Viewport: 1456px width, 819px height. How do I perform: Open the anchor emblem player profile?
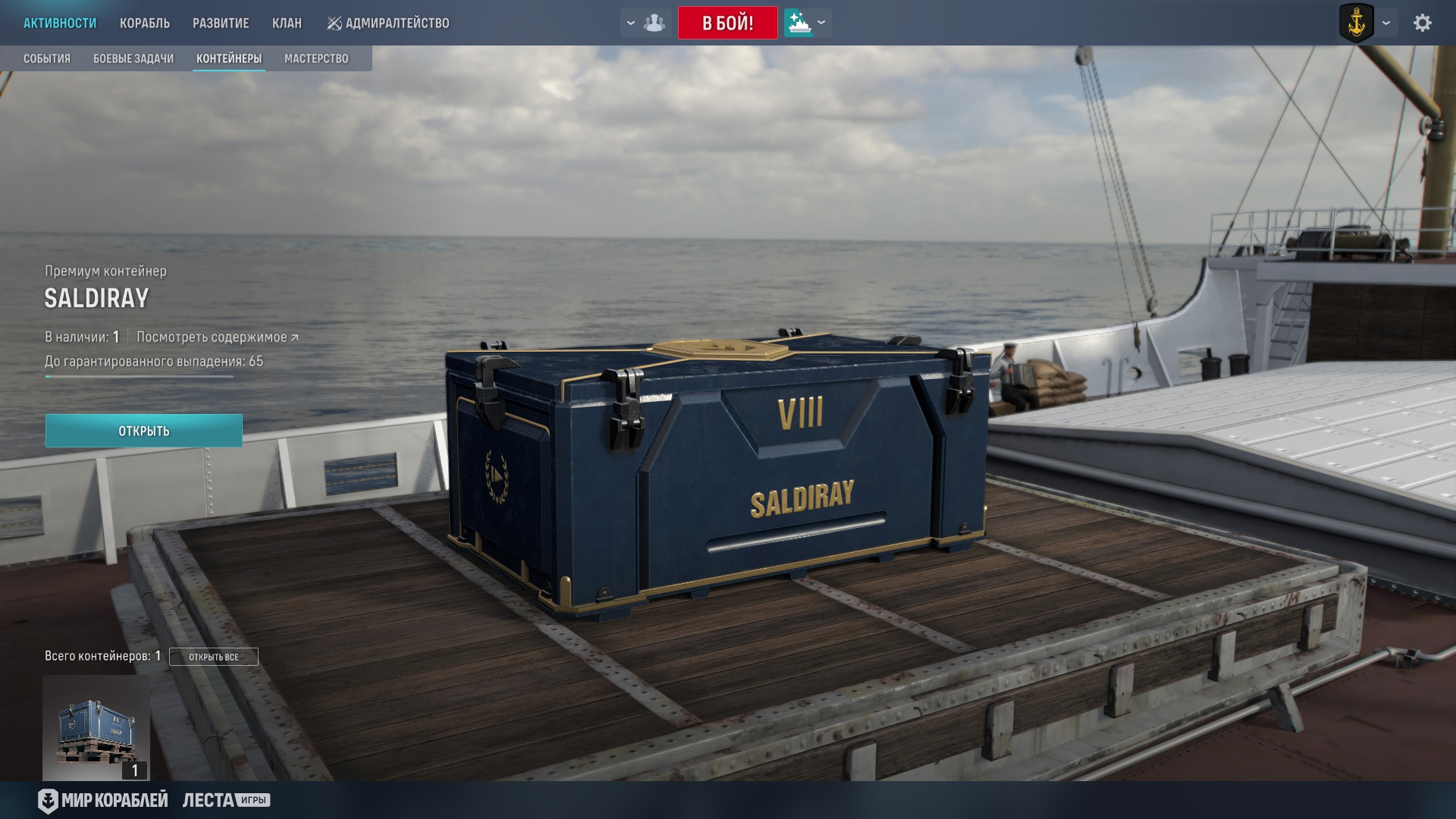[1356, 24]
